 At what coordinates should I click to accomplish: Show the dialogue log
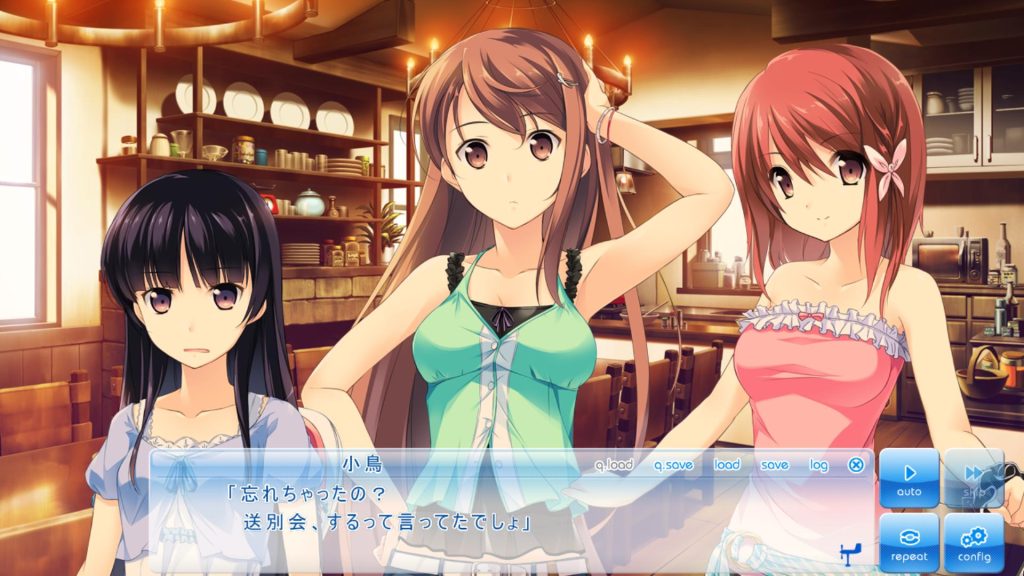coord(818,465)
